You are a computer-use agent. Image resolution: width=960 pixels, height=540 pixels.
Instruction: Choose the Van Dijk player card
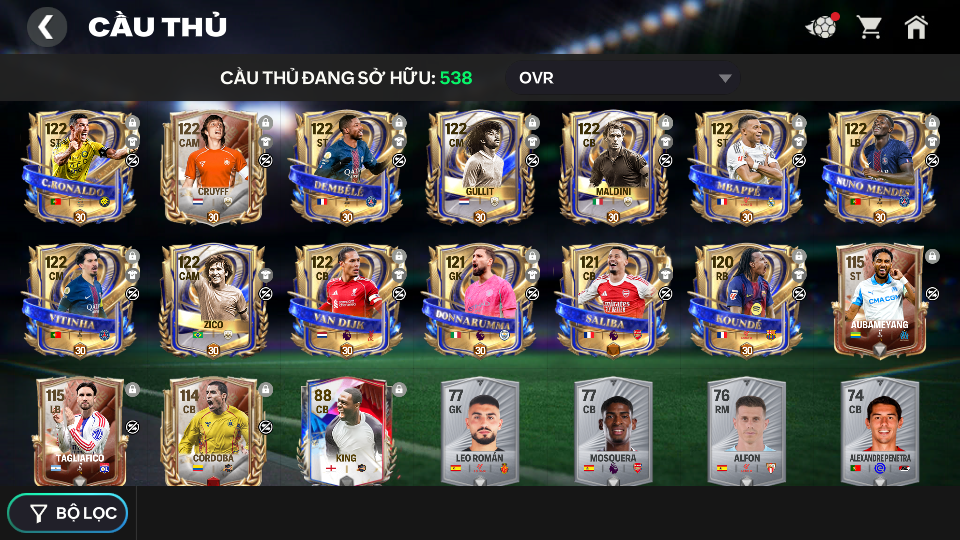(x=345, y=300)
